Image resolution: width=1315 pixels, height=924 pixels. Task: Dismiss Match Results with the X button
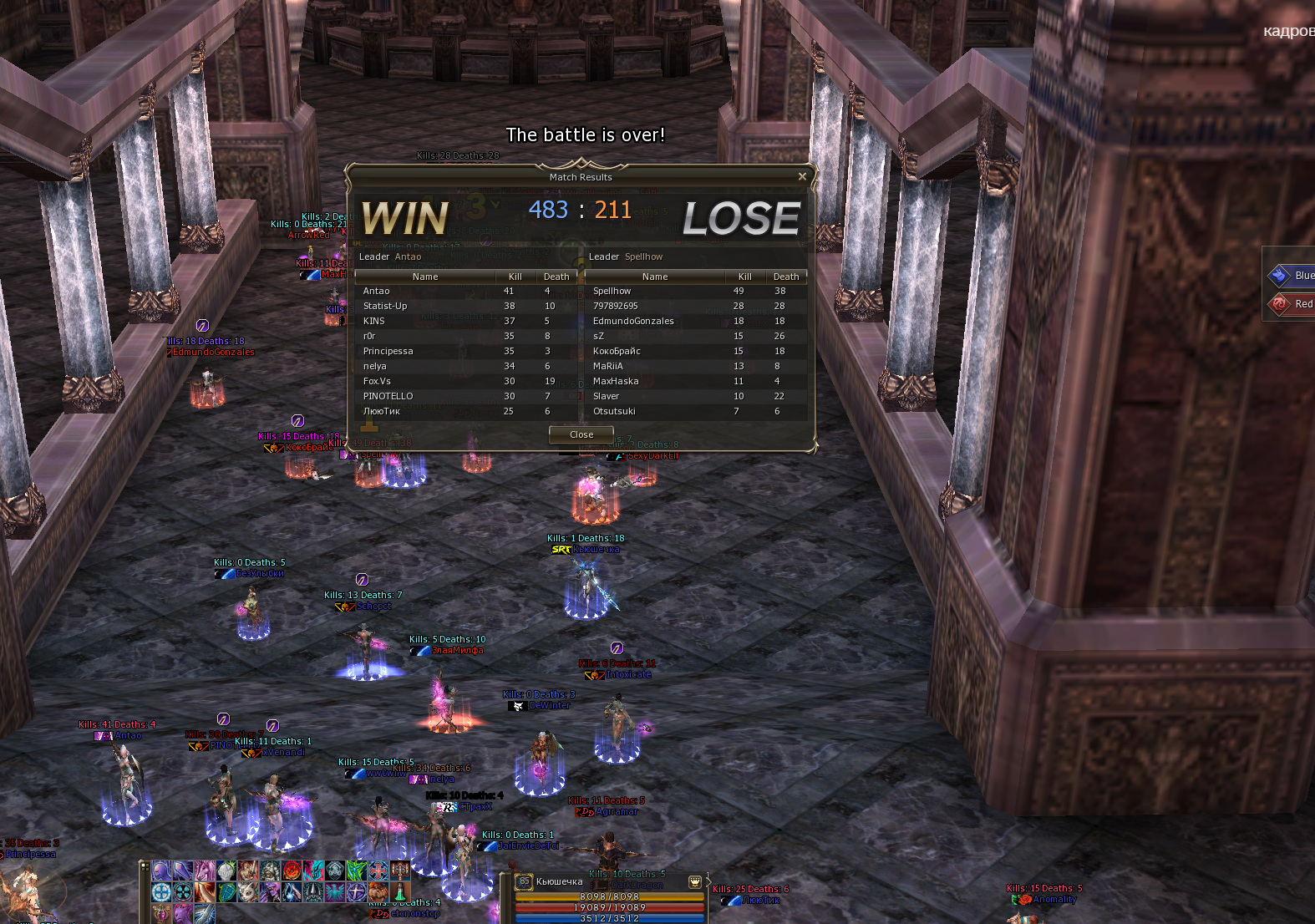tap(802, 176)
